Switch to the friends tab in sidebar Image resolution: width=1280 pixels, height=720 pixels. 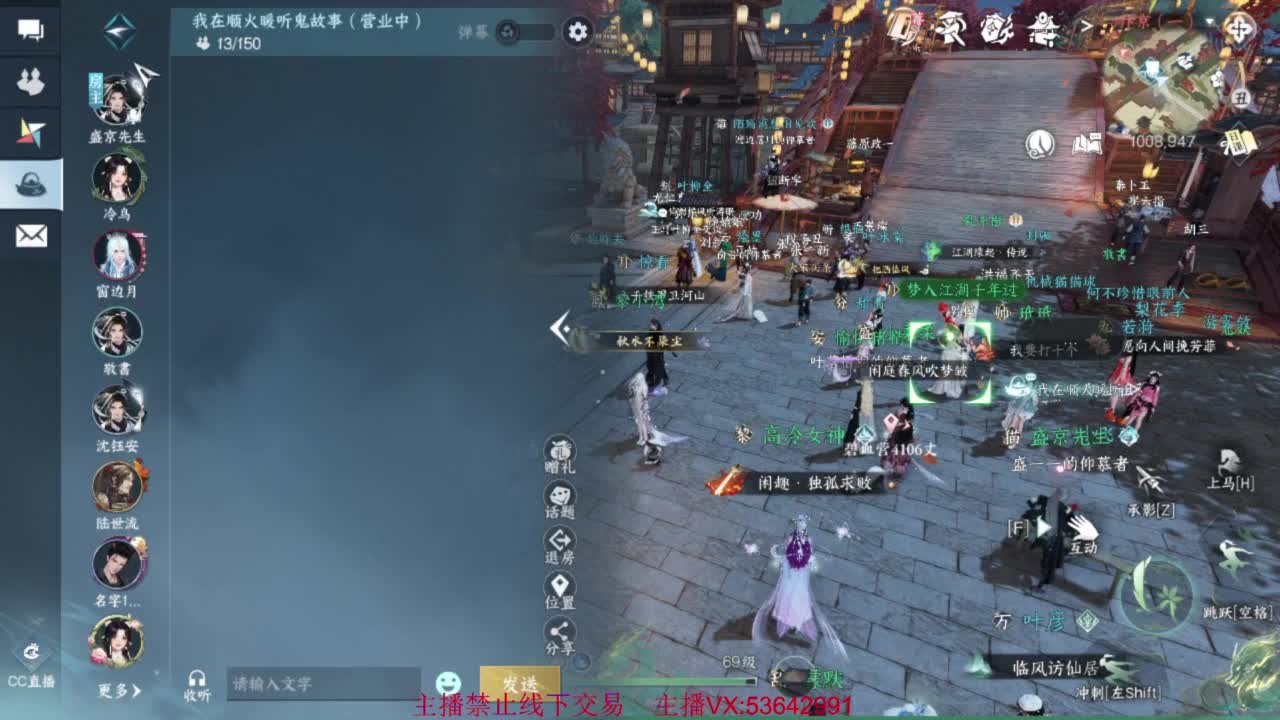[x=33, y=80]
